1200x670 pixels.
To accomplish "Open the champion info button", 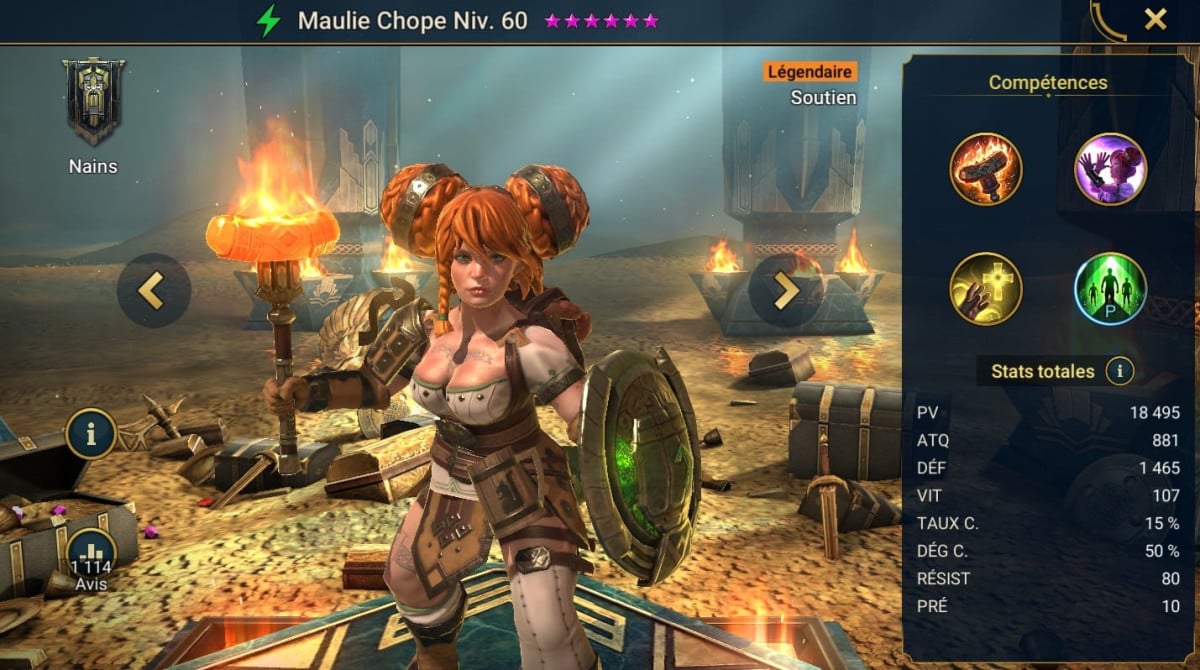I will tap(92, 434).
